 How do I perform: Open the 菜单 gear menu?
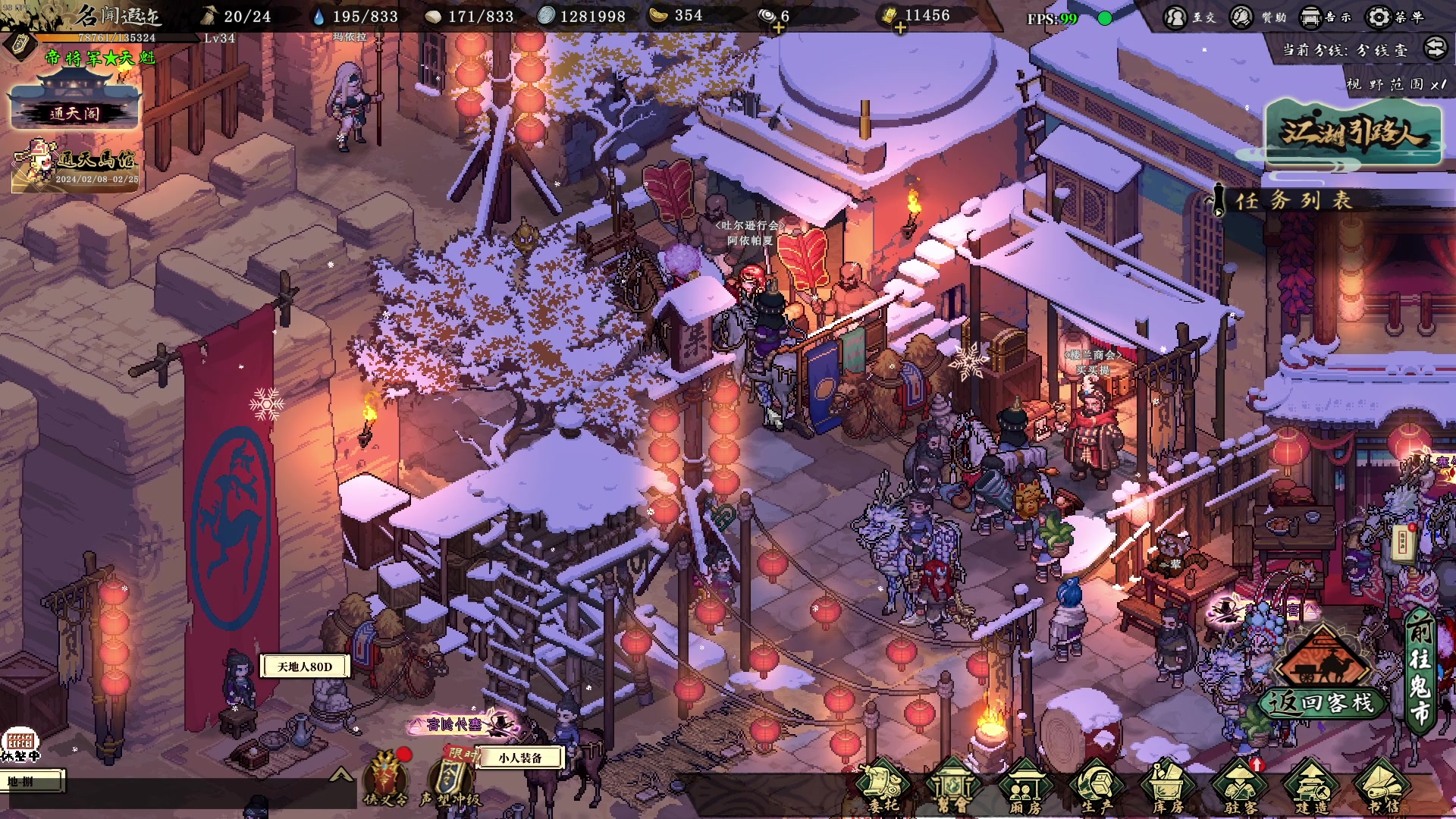[x=1393, y=17]
